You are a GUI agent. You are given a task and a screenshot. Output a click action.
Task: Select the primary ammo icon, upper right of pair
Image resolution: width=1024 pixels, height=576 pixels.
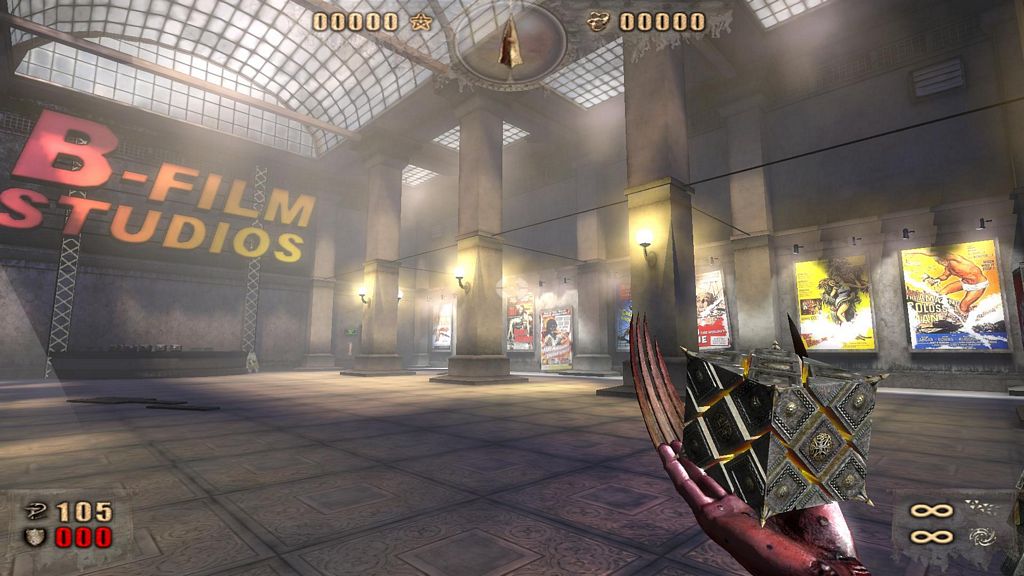click(x=980, y=508)
